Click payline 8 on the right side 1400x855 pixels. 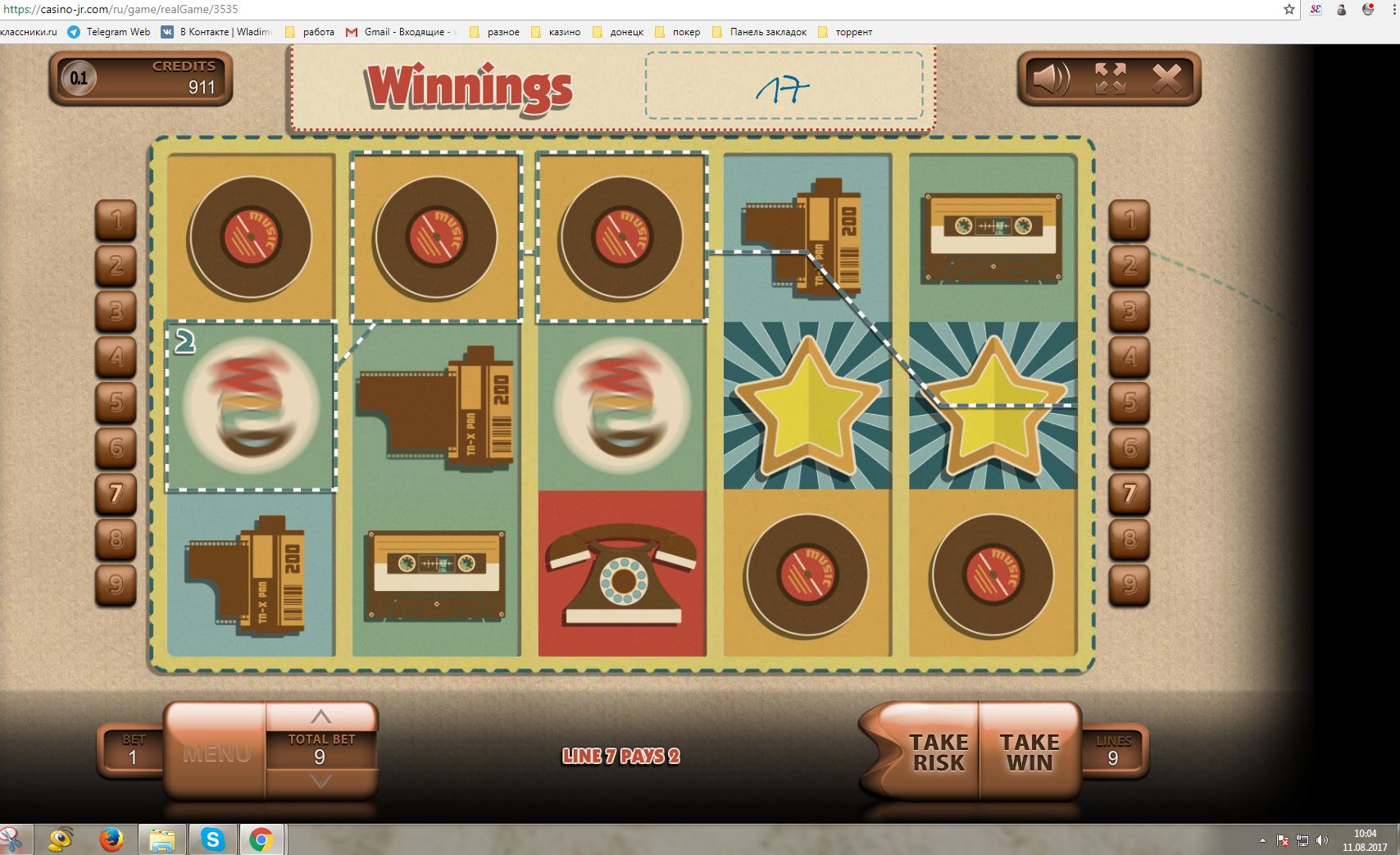tap(1130, 539)
